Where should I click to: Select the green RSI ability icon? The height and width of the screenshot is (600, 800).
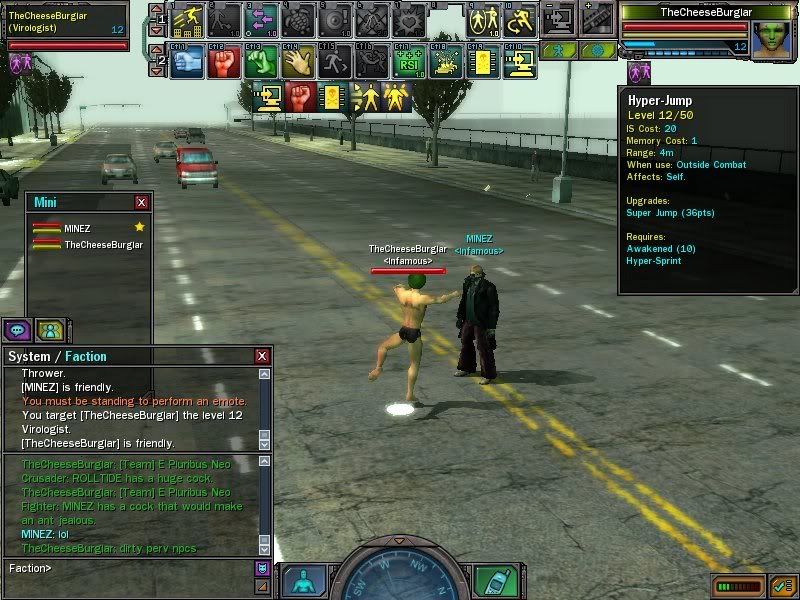pyautogui.click(x=407, y=61)
